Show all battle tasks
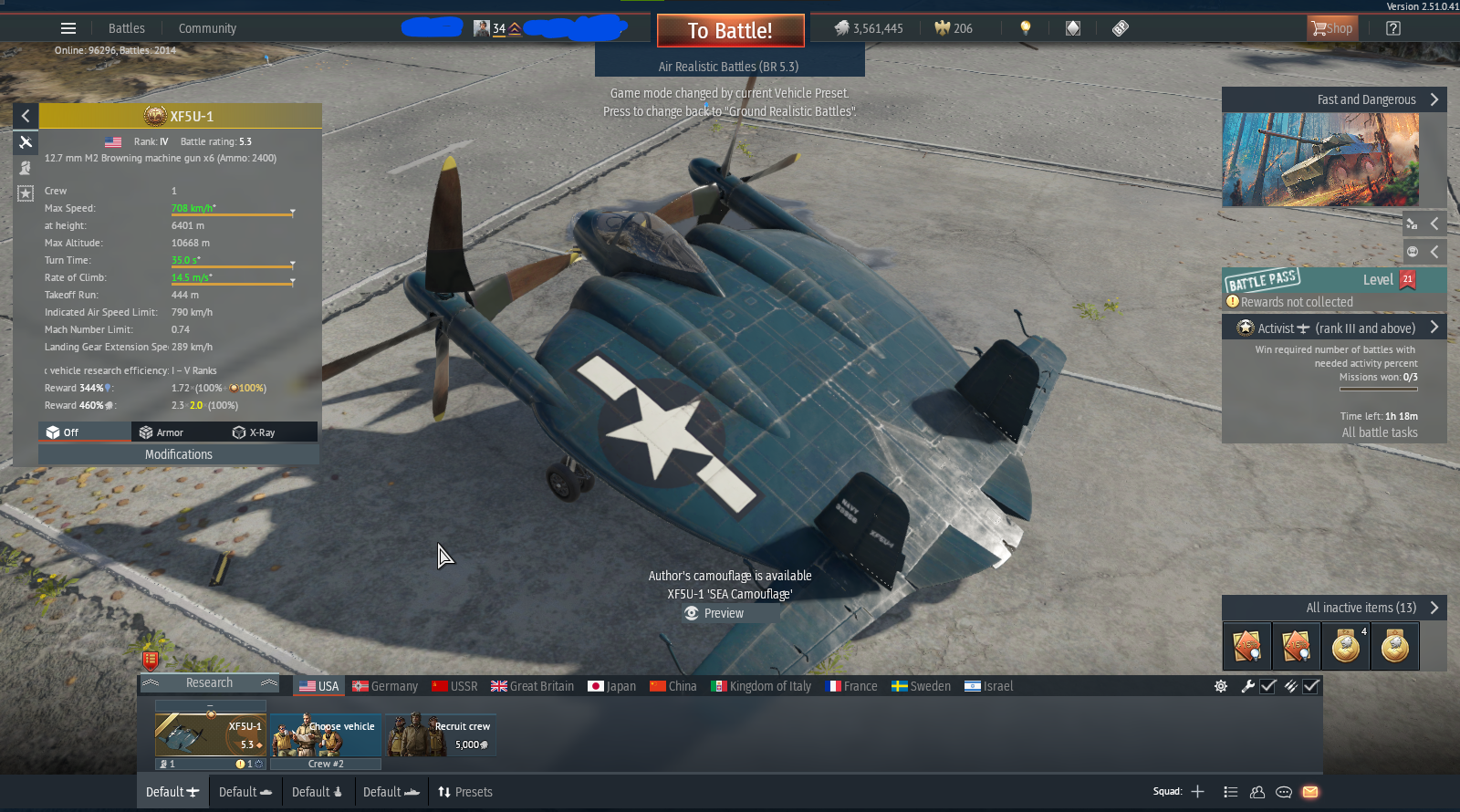The height and width of the screenshot is (812, 1460). (x=1379, y=432)
